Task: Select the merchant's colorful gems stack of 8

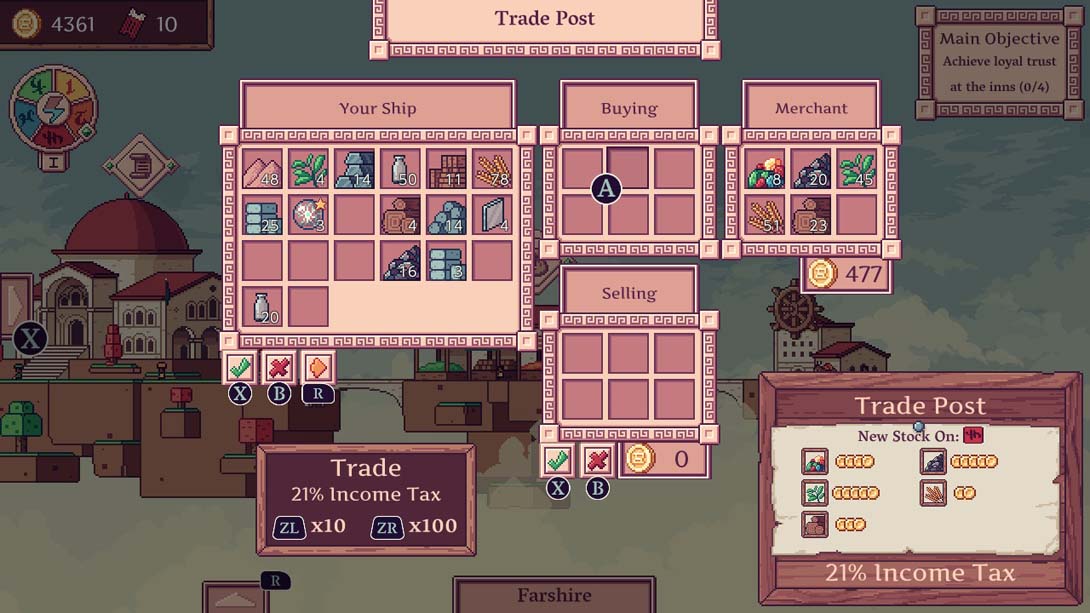Action: point(765,169)
